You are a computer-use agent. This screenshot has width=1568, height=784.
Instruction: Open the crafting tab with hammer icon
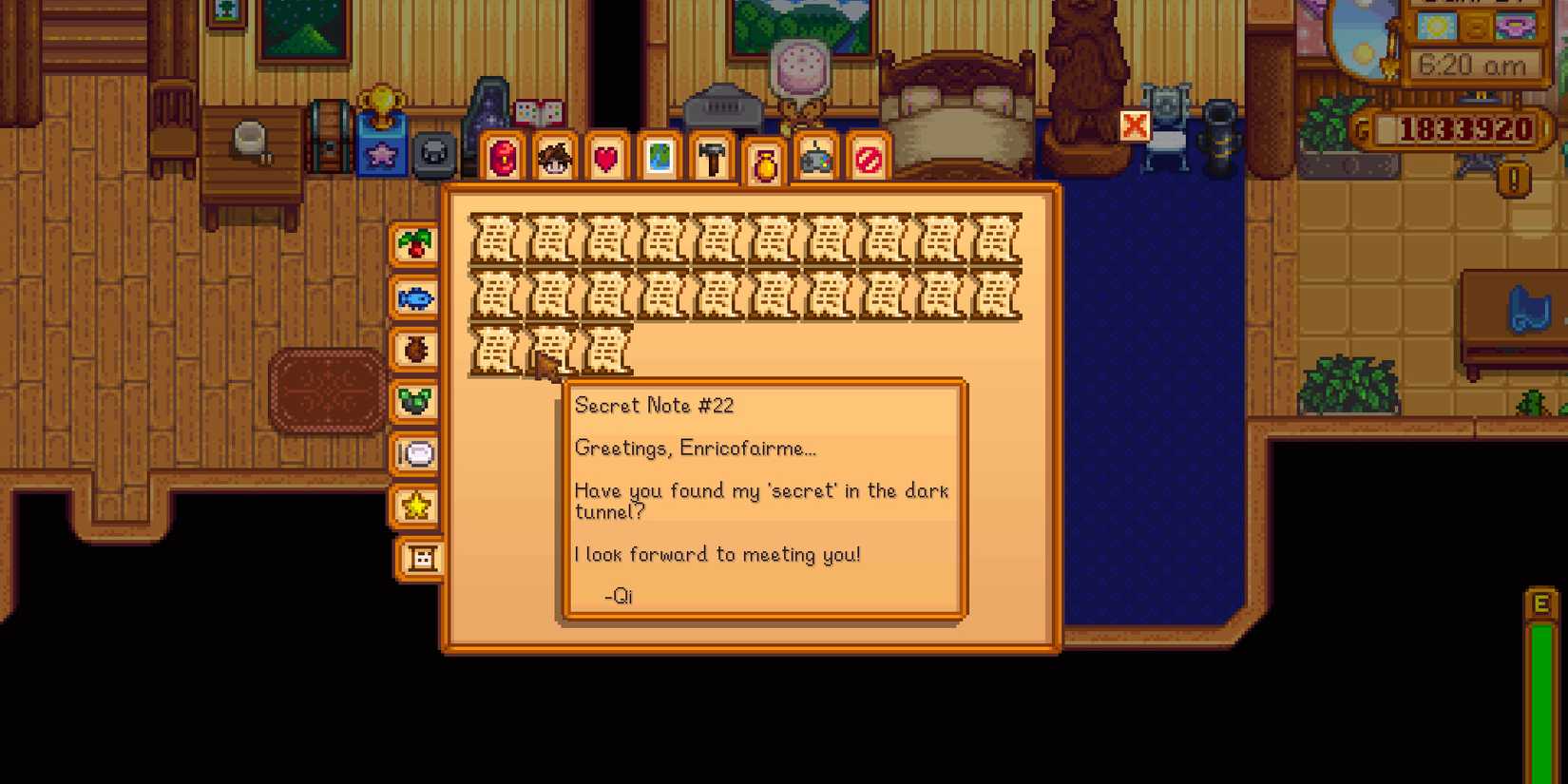click(x=711, y=159)
